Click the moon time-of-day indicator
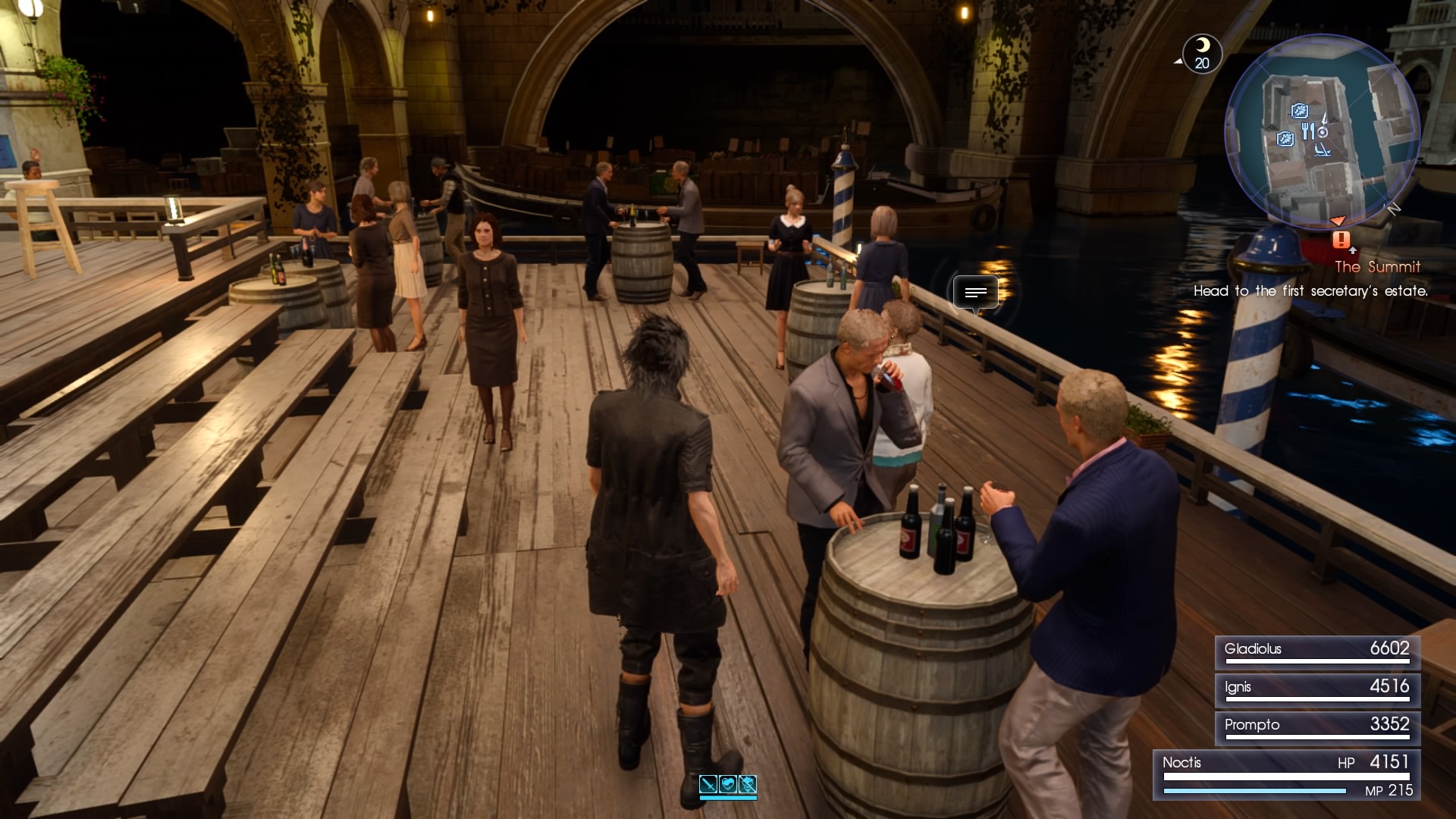 click(x=1202, y=53)
